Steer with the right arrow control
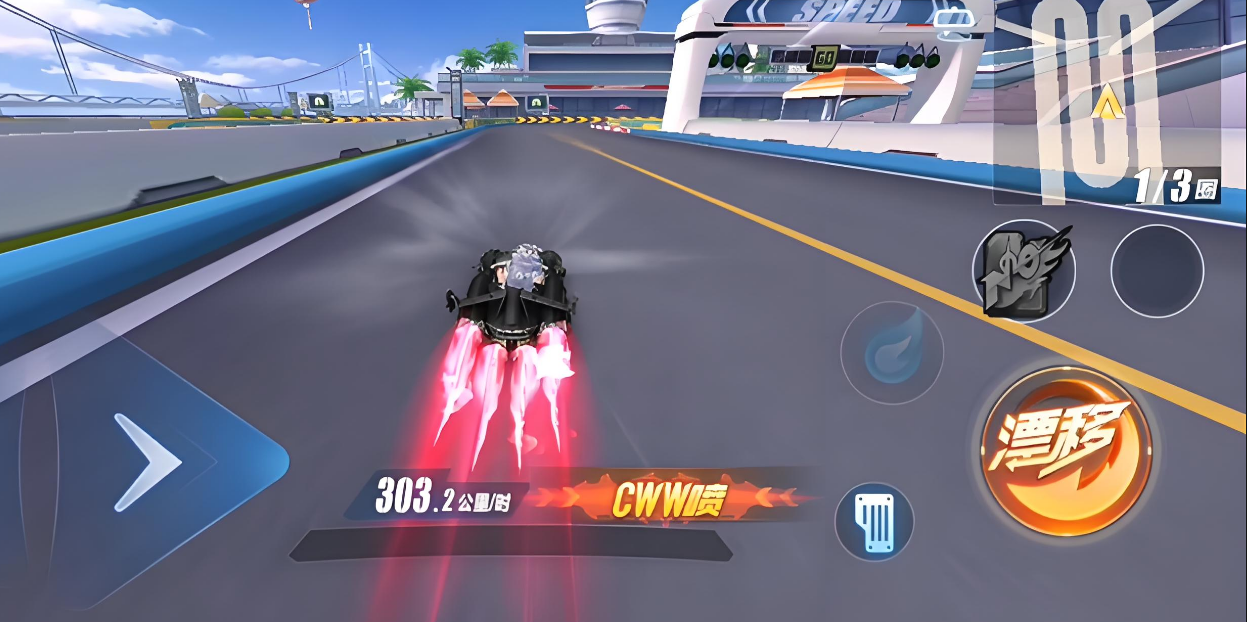The width and height of the screenshot is (1247, 622). (150, 463)
